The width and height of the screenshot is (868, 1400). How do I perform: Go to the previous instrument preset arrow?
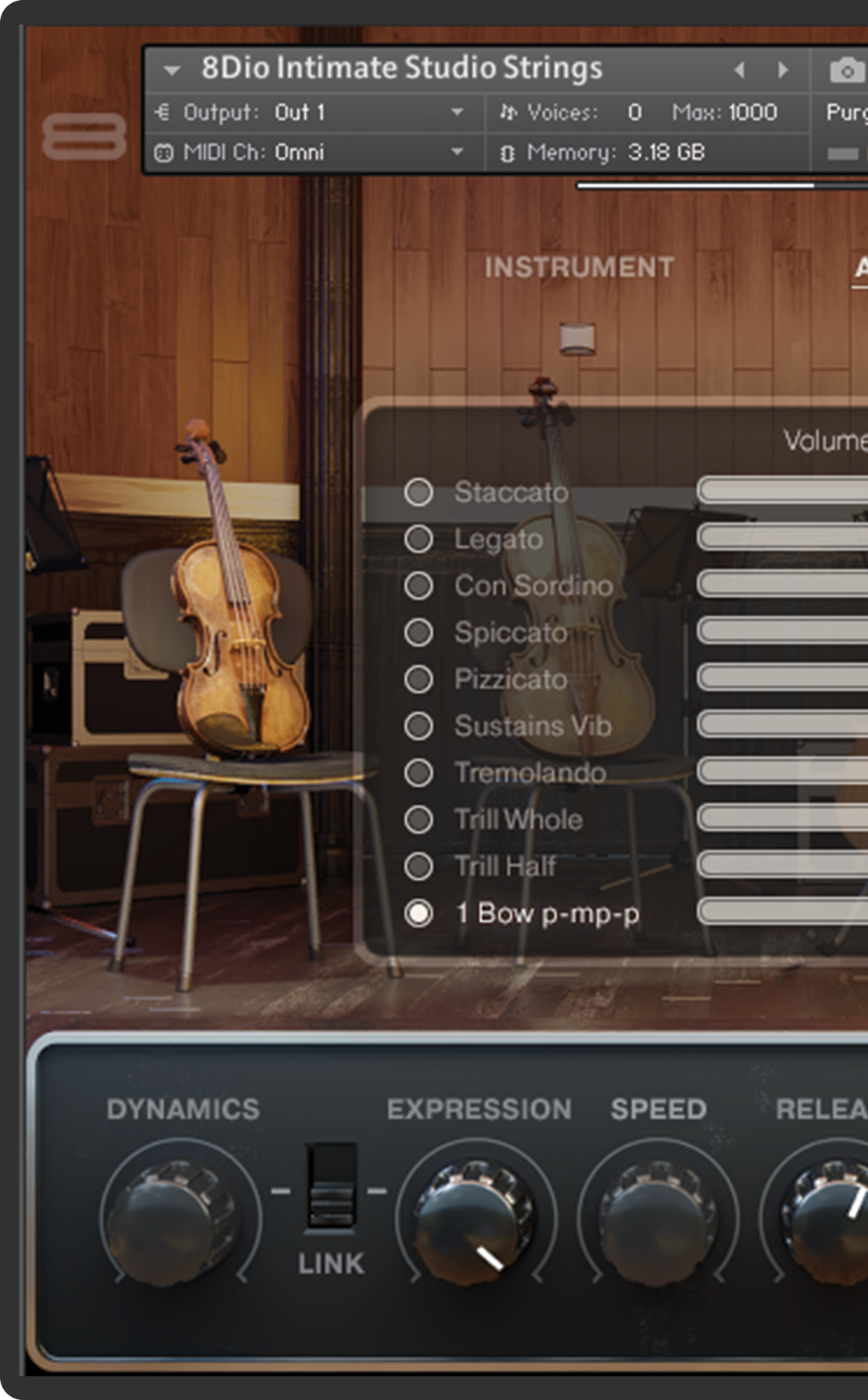tap(740, 70)
